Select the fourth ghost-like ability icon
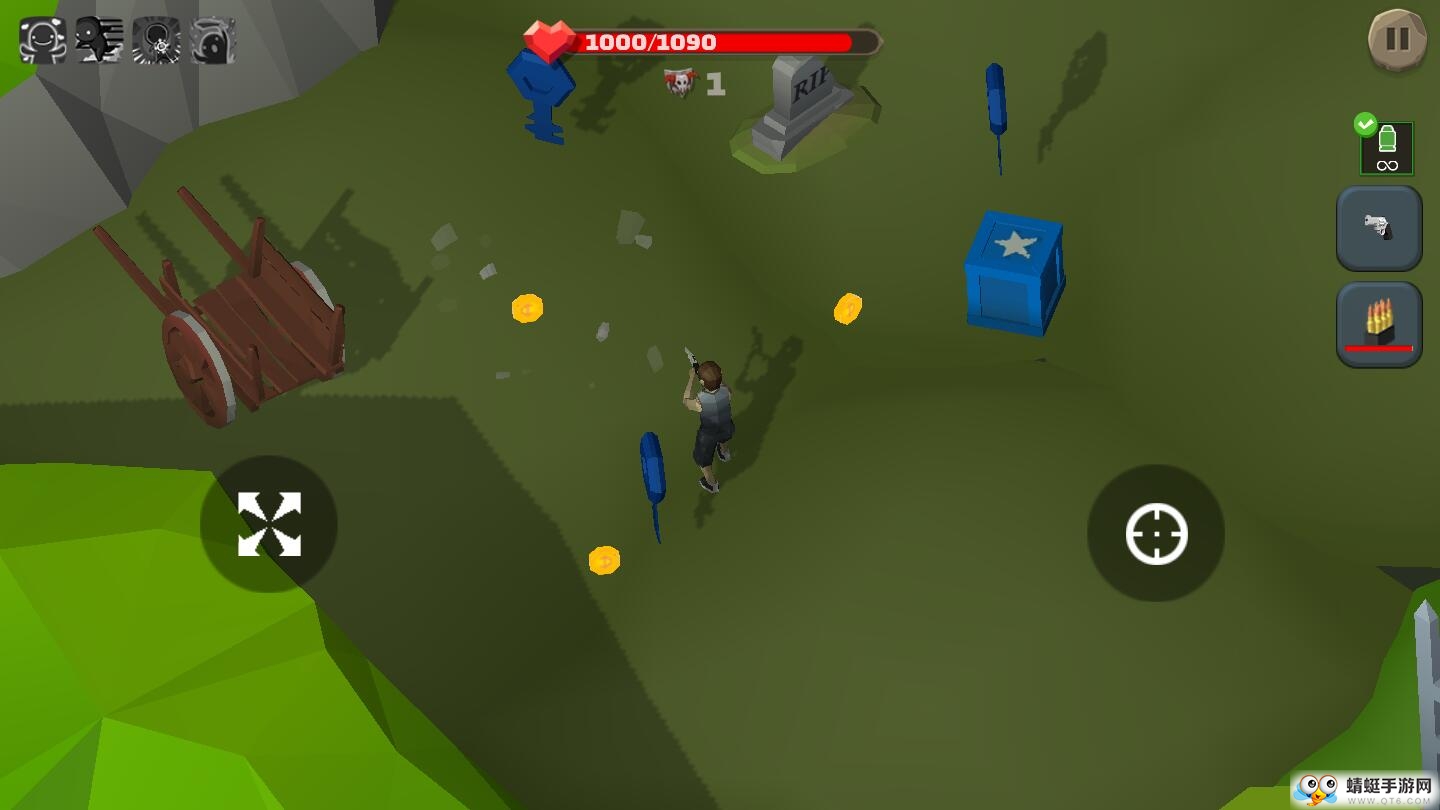Screen dimensions: 1440x810 214,42
